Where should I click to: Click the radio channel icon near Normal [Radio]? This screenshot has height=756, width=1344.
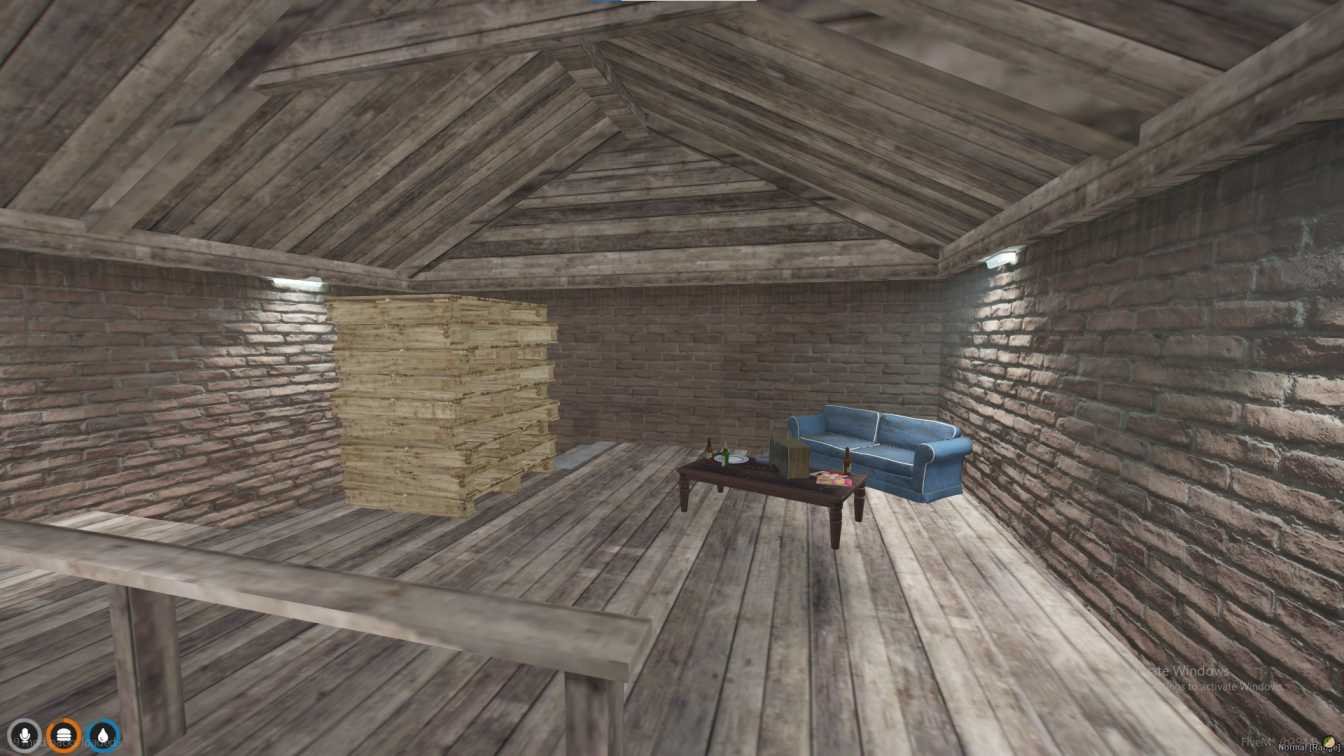1328,741
